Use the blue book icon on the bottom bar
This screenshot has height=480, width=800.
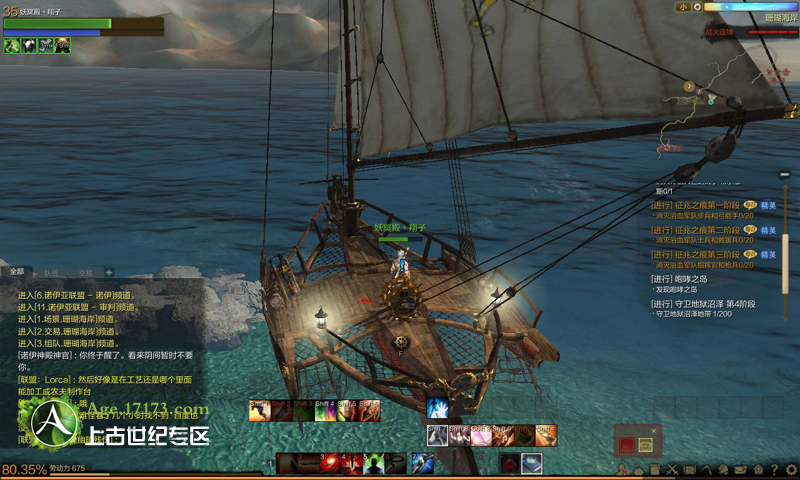click(531, 462)
